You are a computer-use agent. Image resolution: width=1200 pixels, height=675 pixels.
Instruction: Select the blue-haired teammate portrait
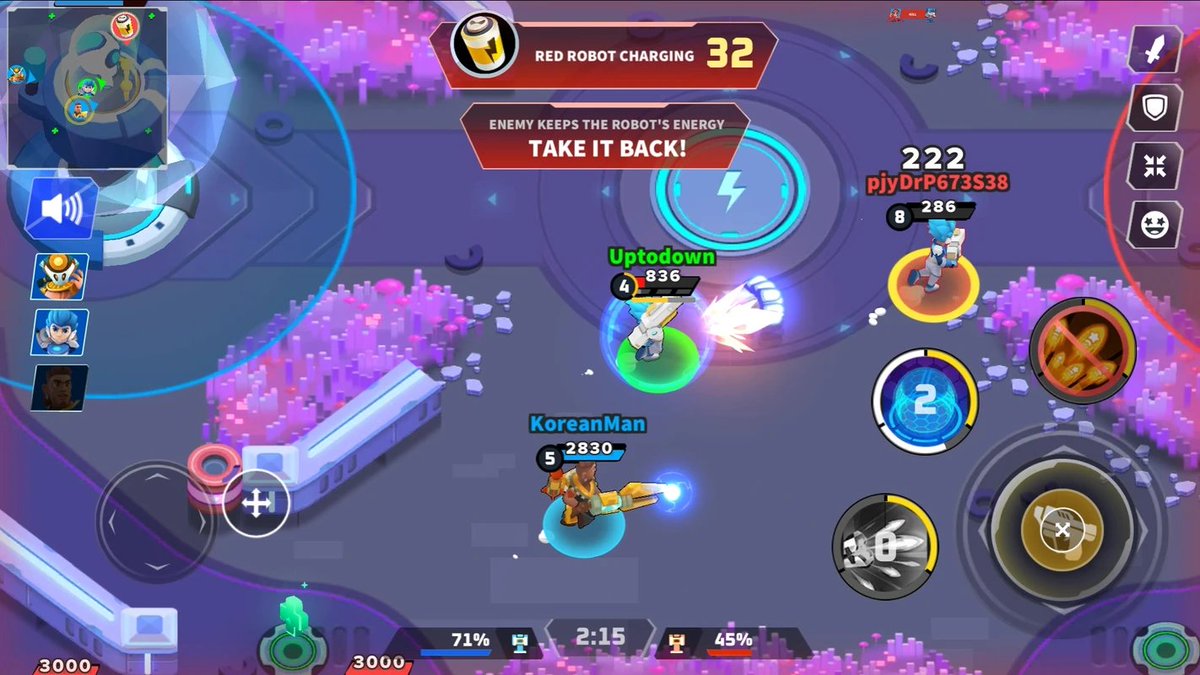[61, 333]
